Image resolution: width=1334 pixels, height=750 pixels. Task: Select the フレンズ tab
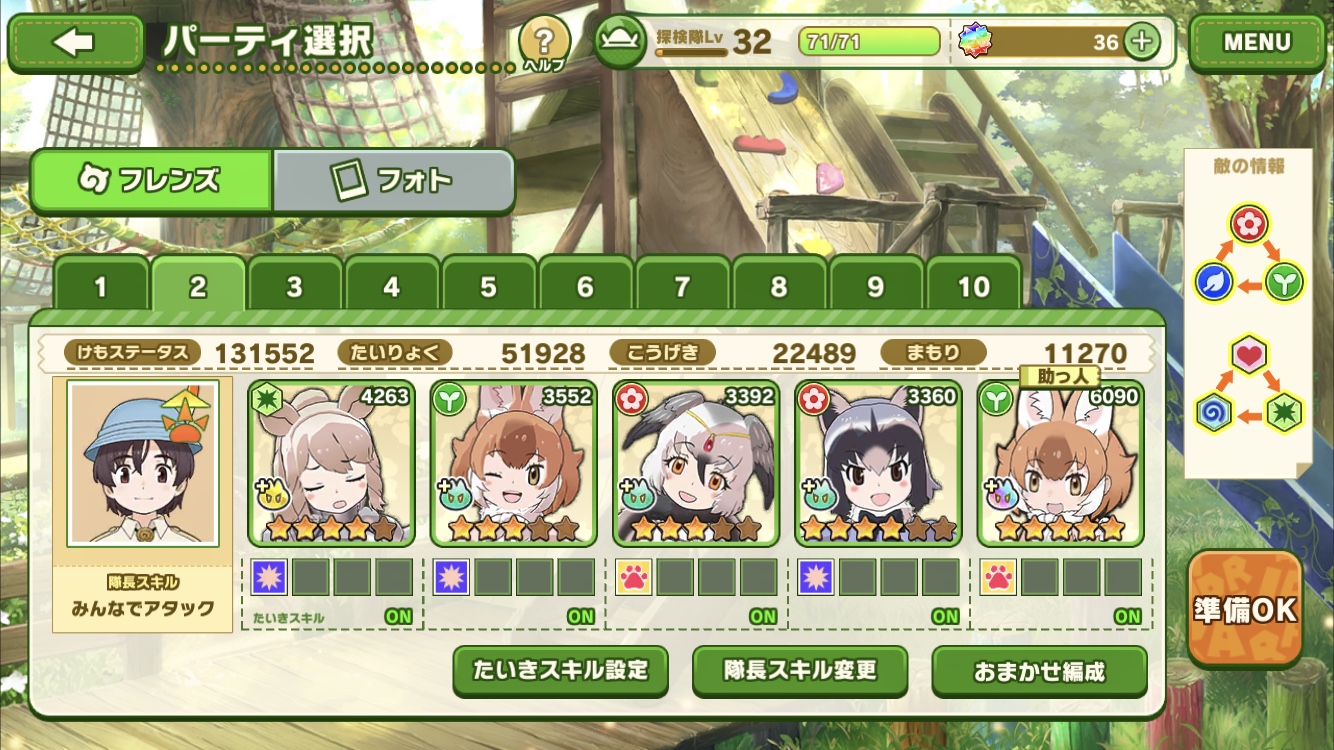[151, 181]
